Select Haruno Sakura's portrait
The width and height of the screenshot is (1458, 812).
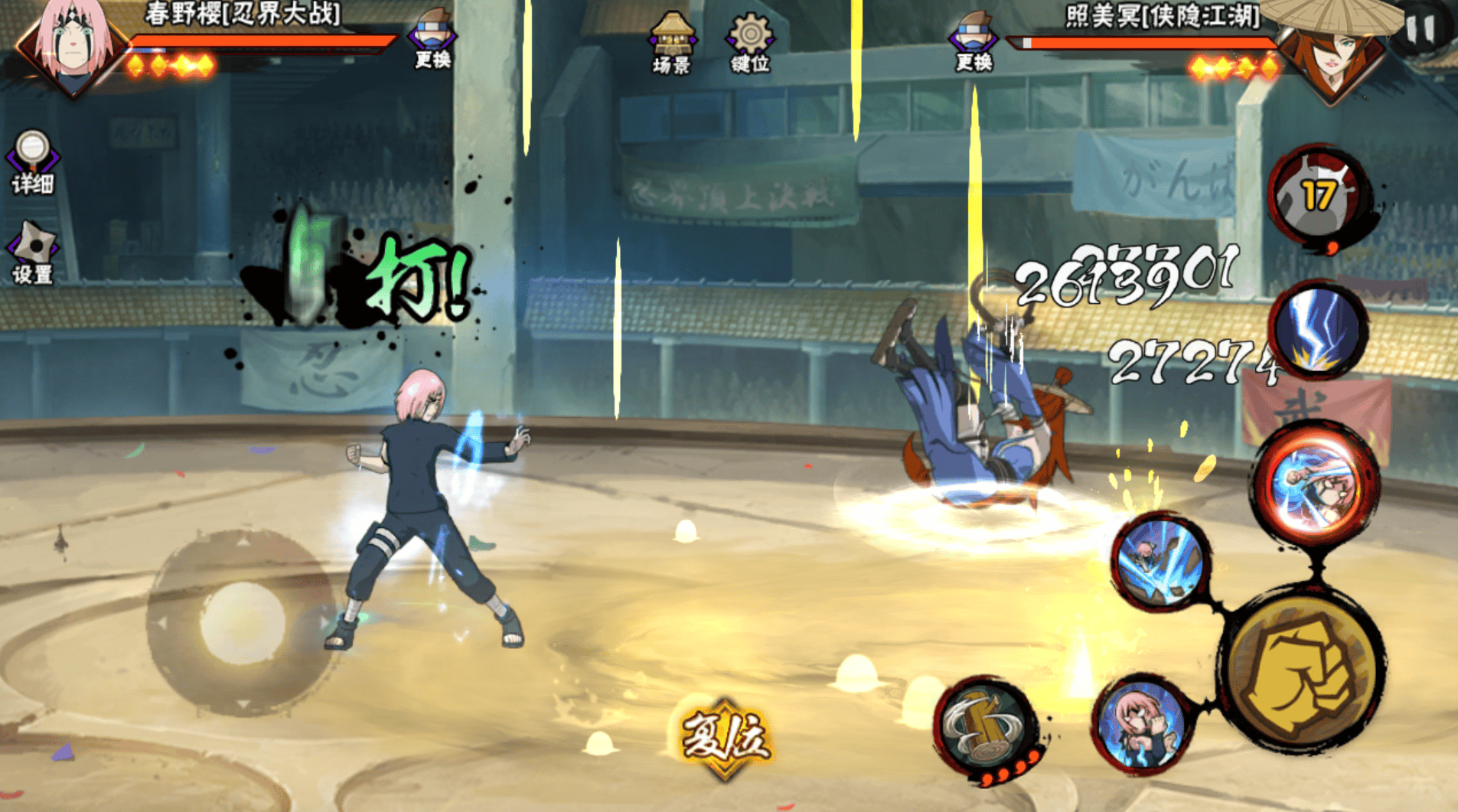[72, 44]
